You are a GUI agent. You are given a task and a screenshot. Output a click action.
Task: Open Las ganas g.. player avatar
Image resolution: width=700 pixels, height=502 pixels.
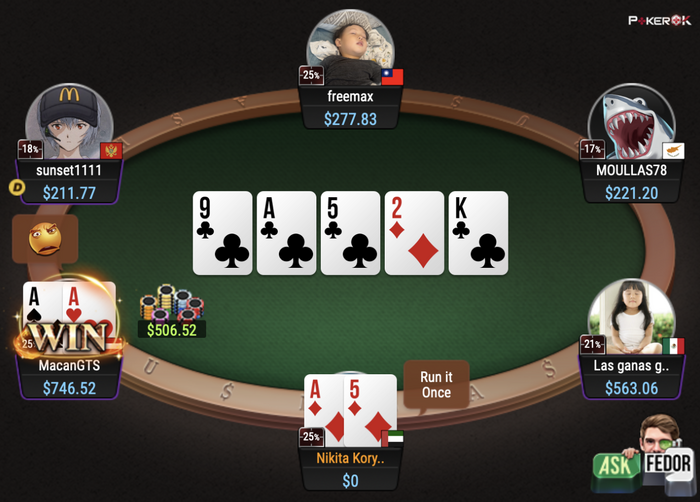click(x=631, y=316)
